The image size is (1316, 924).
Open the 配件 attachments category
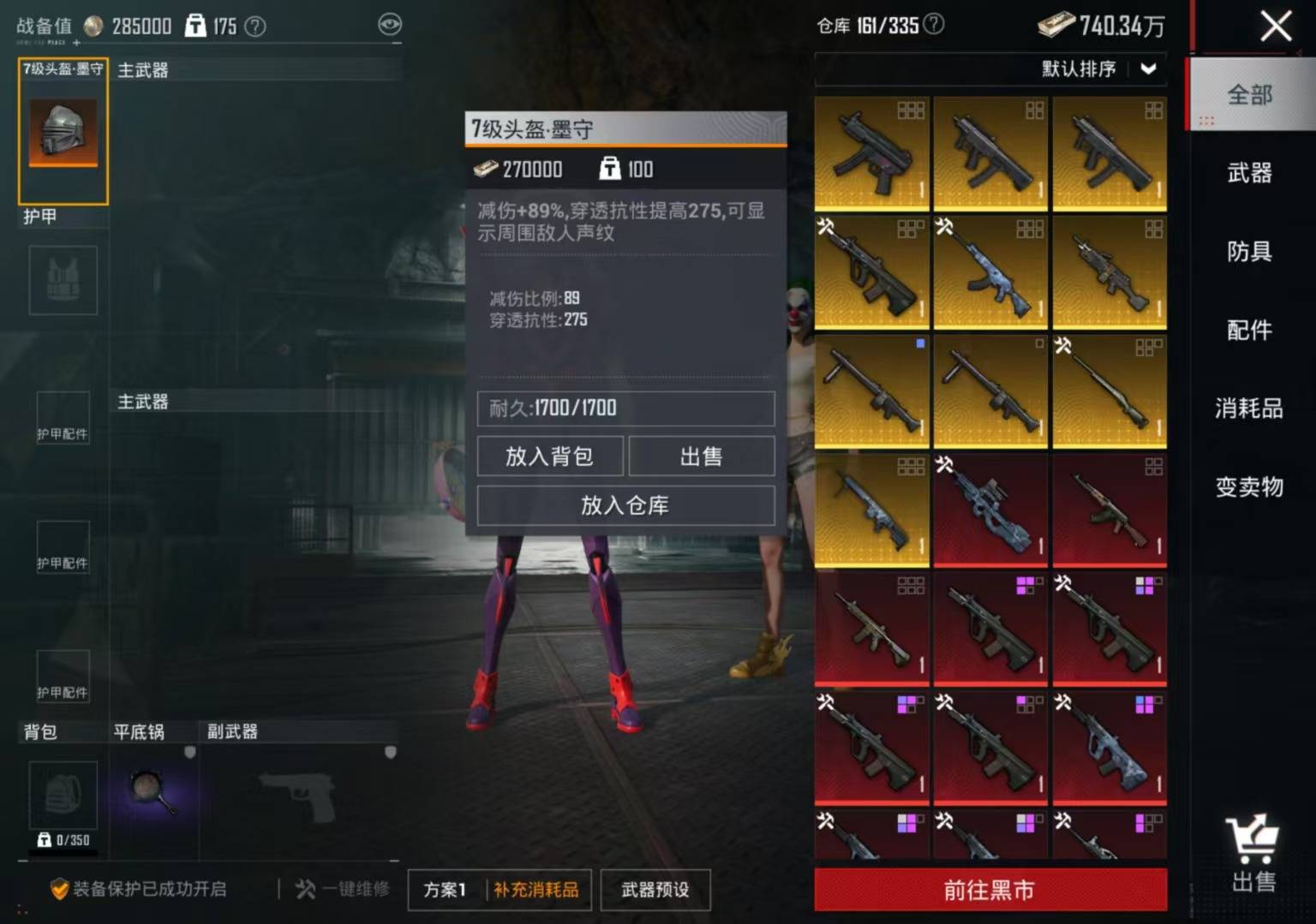tap(1249, 330)
